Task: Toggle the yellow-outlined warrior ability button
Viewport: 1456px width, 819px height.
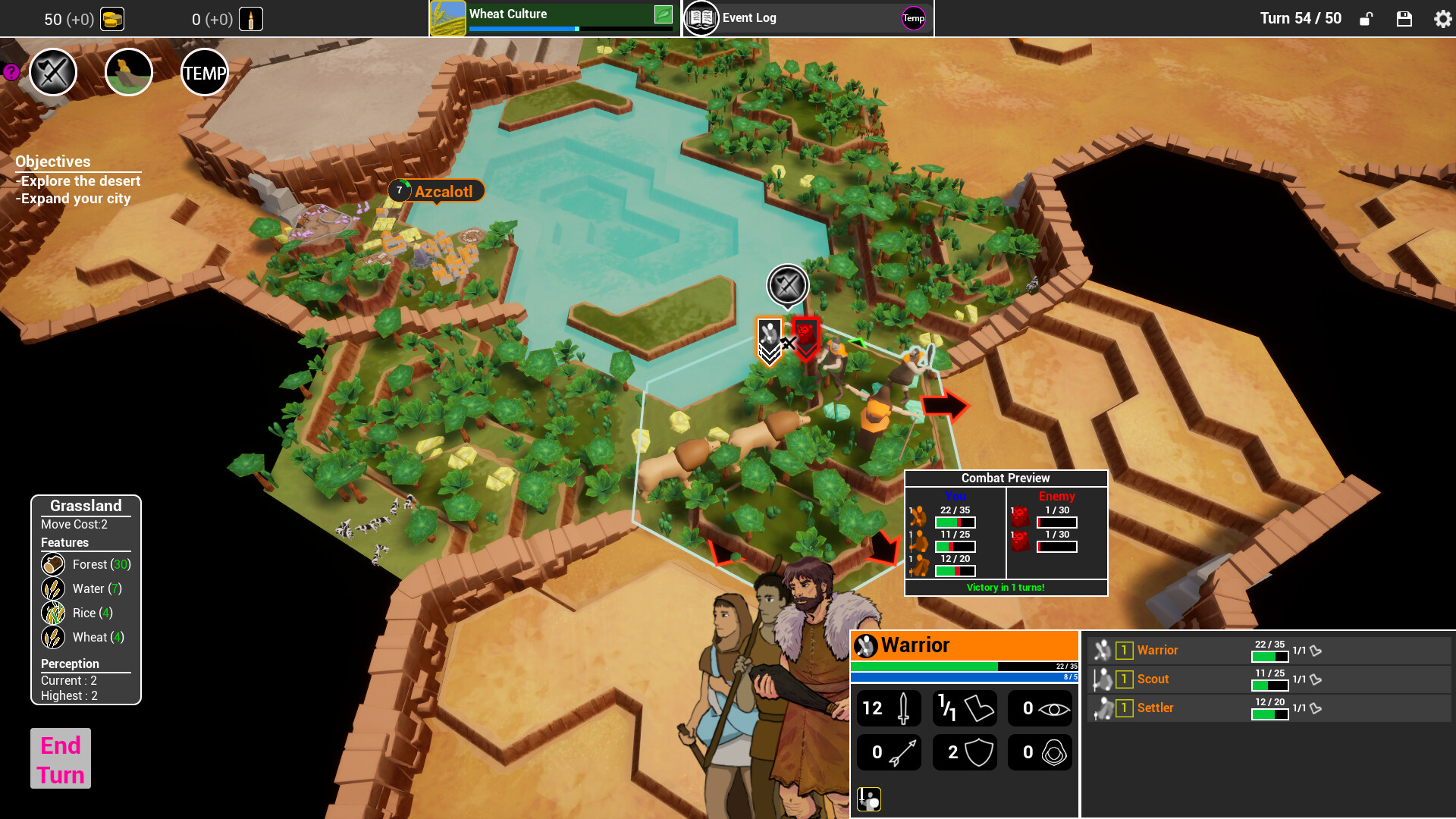Action: tap(869, 799)
